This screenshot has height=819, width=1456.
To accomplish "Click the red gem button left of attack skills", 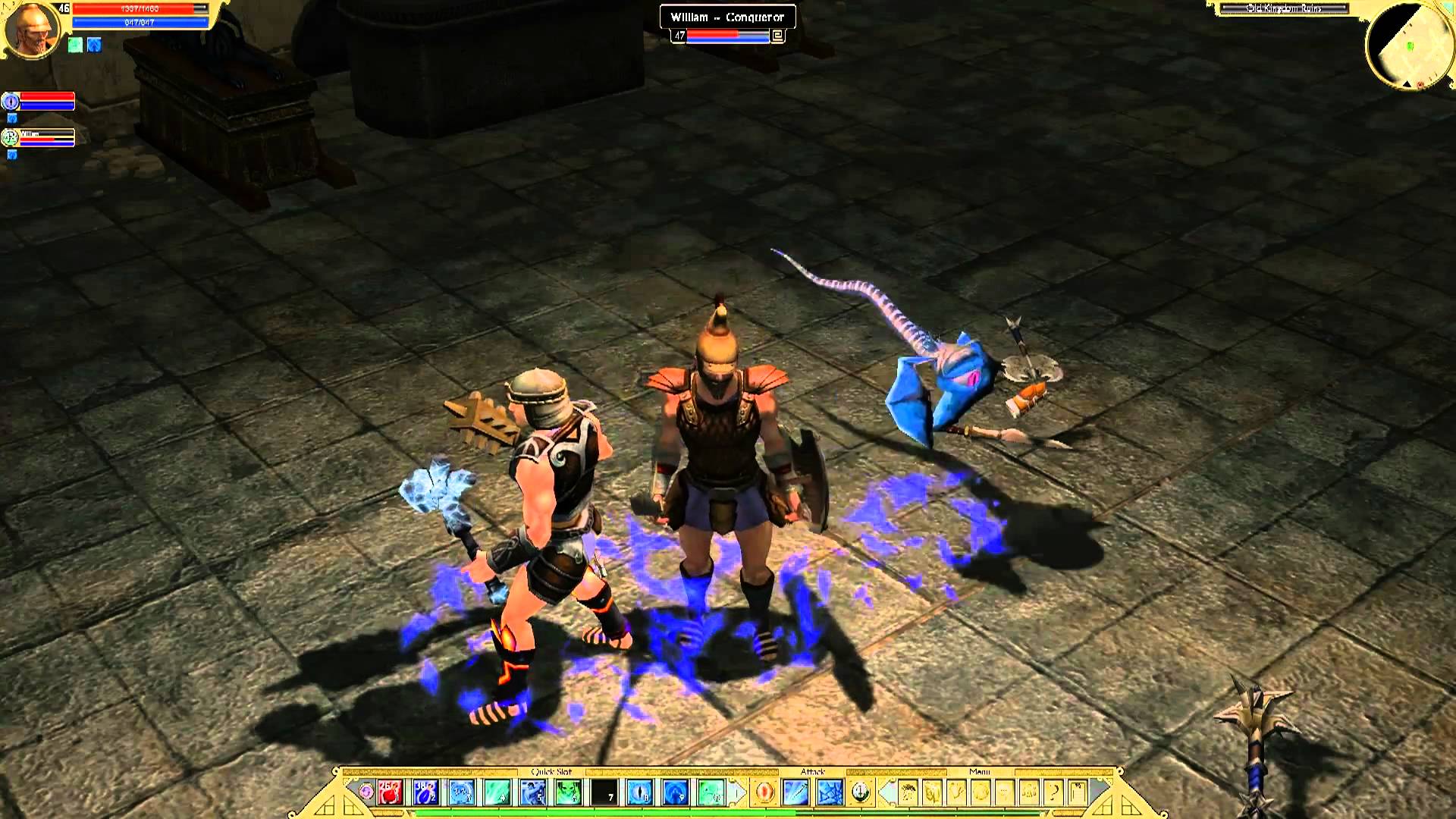I will (764, 792).
